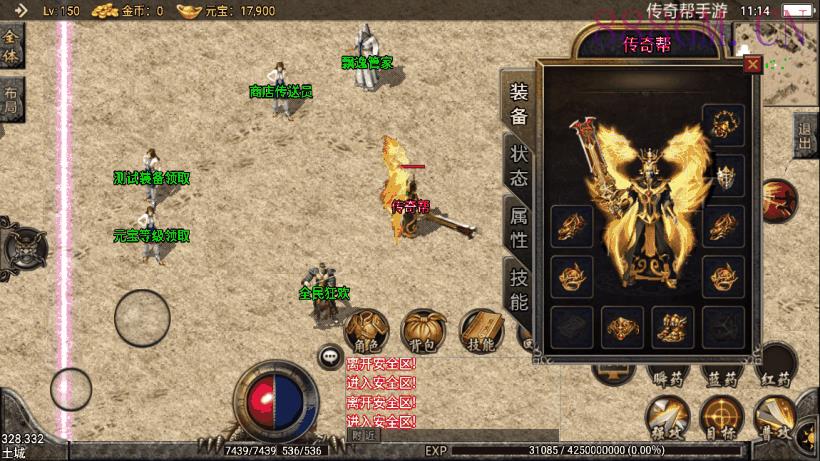Select the 全体 (All) button
The width and height of the screenshot is (820, 461).
pos(11,46)
